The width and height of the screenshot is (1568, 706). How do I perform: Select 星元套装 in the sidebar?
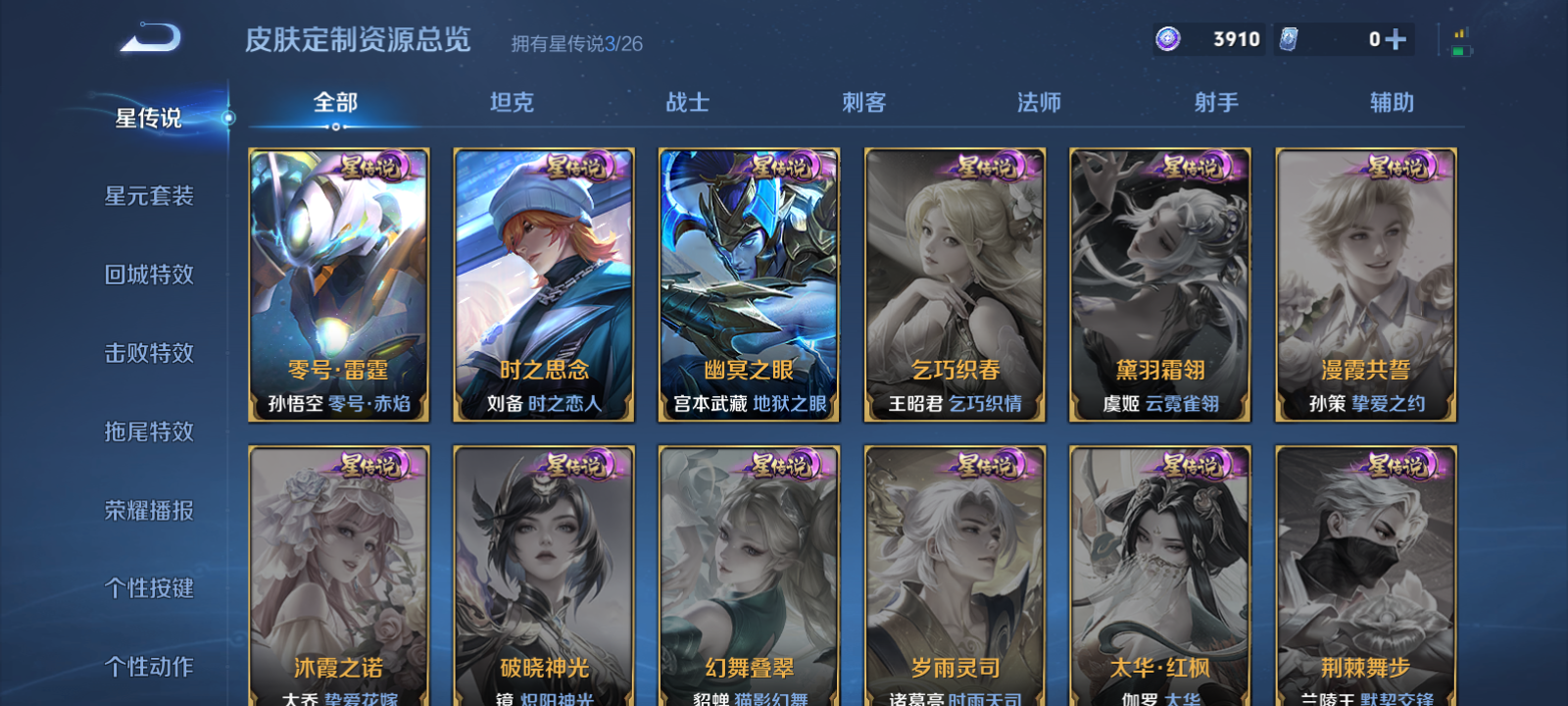click(x=149, y=195)
